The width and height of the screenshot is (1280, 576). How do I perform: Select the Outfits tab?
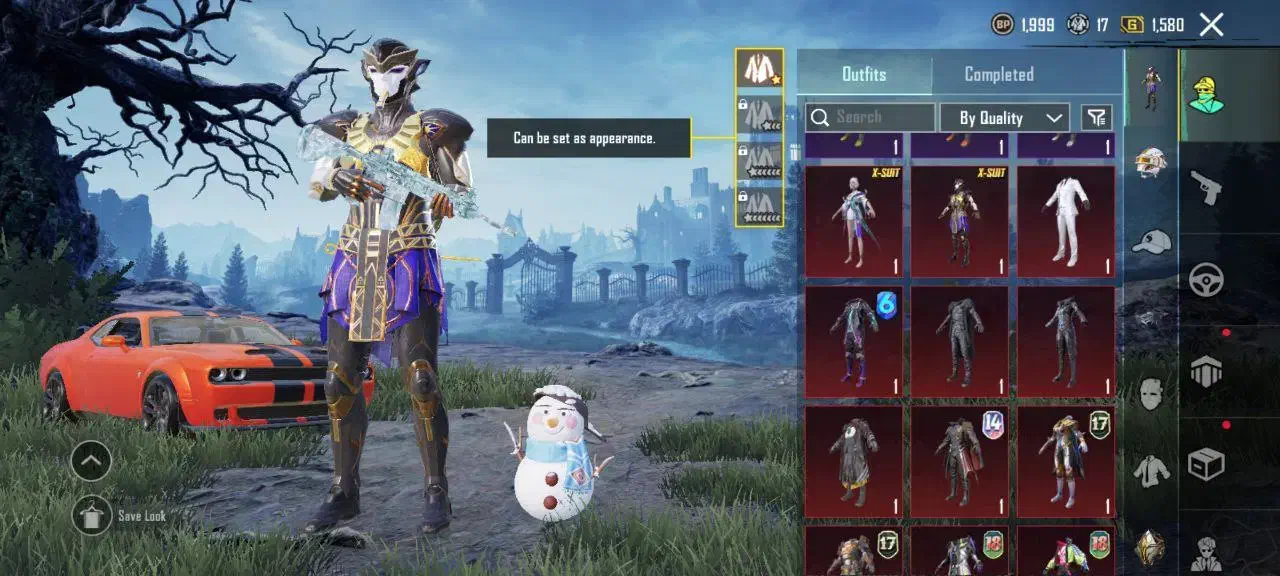tap(863, 74)
